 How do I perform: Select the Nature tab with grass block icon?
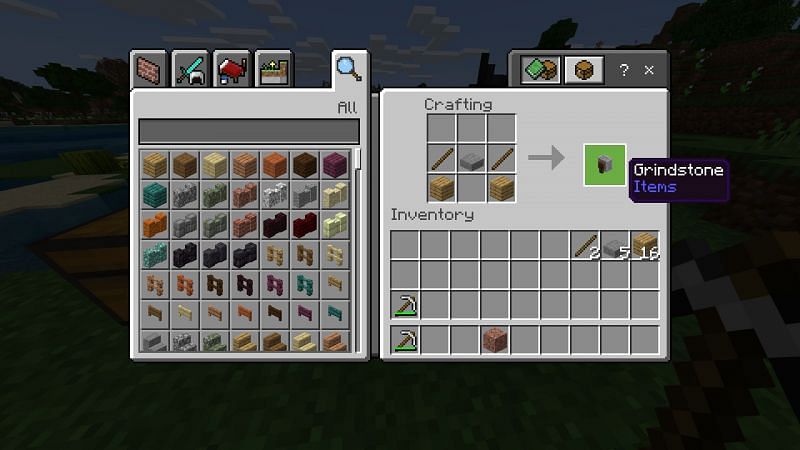(272, 71)
